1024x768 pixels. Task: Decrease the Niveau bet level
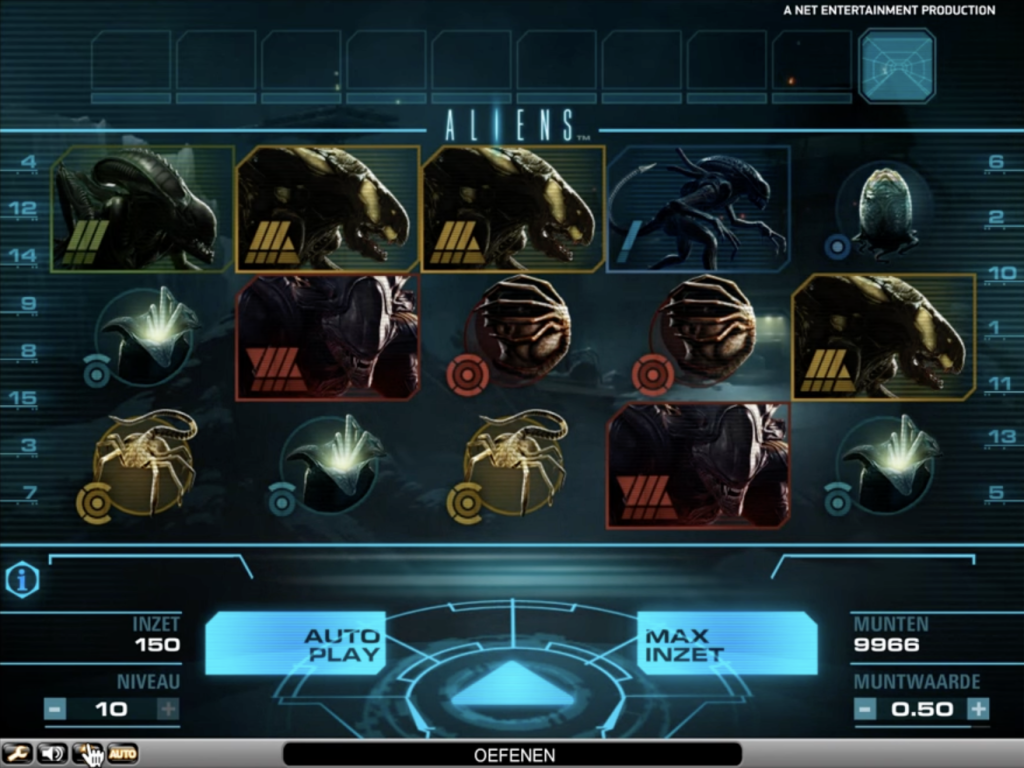coord(56,709)
